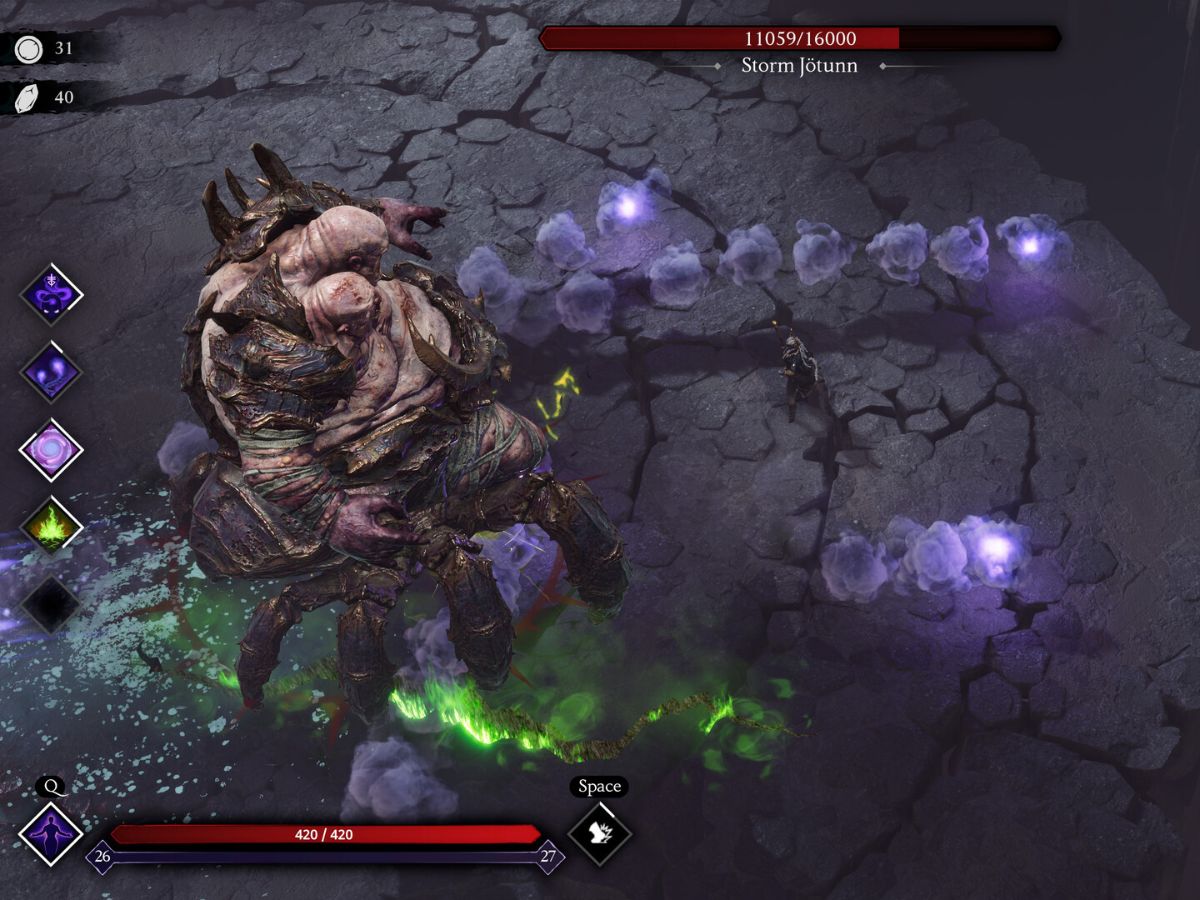1200x900 pixels.
Task: Select the pink swirling vortex ability
Action: coord(51,449)
